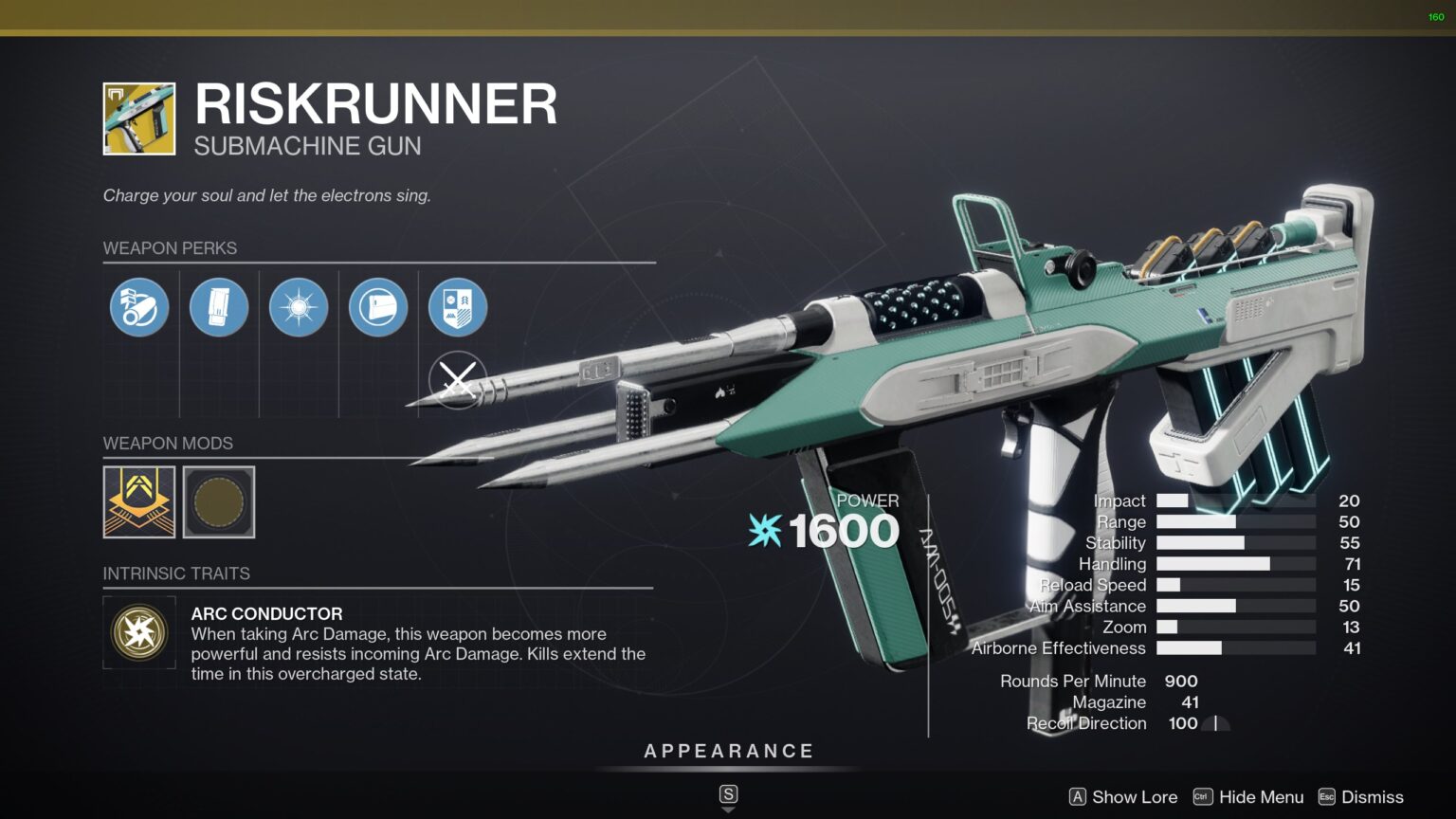Click the Riskrunner weapon thumbnail

(138, 118)
